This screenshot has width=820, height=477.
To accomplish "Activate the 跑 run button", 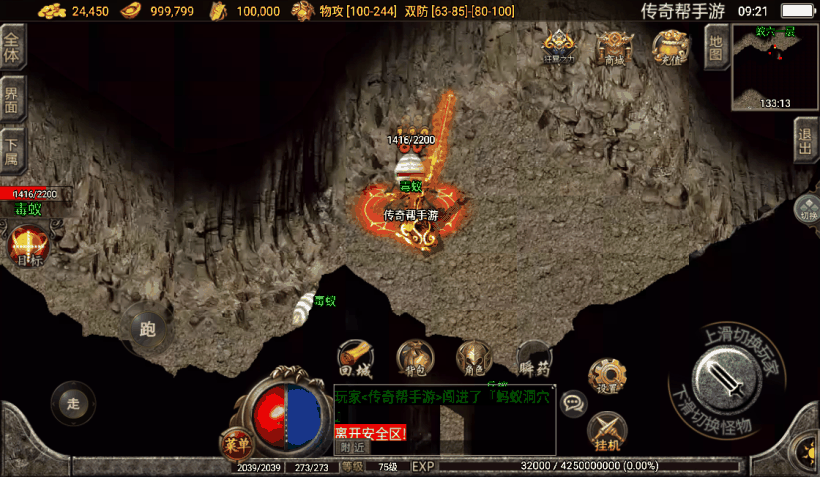I will click(148, 328).
